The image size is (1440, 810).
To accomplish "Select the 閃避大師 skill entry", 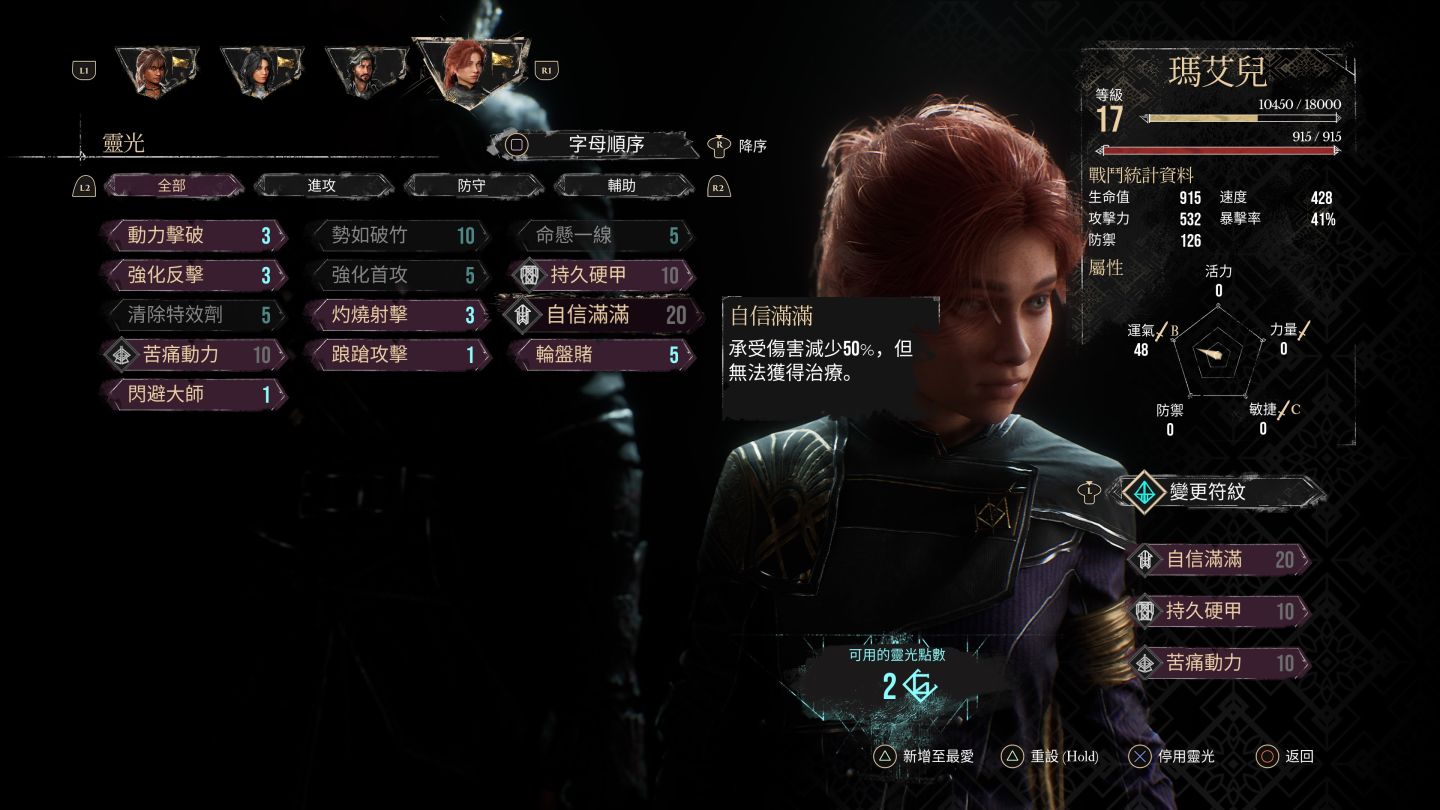I will (194, 394).
